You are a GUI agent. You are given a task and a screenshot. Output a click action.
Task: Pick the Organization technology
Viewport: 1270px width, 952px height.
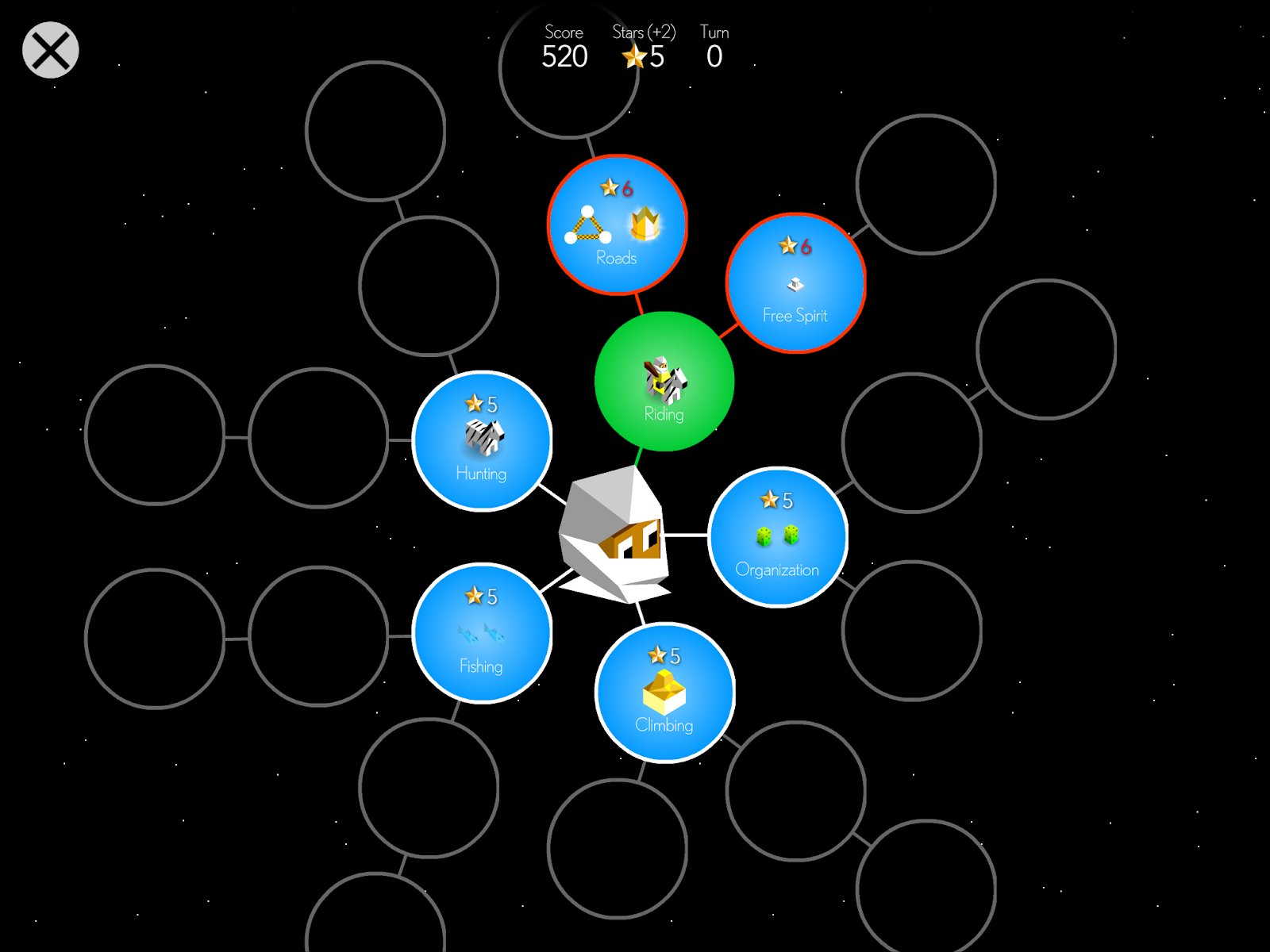click(x=778, y=537)
